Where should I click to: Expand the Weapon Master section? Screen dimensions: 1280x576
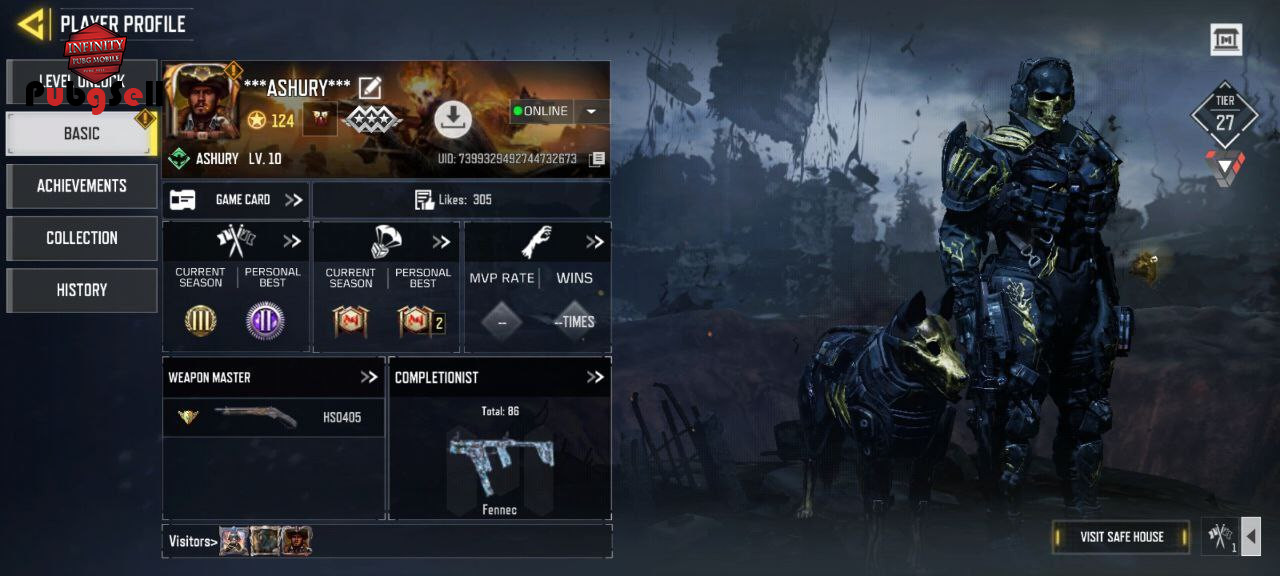tap(369, 377)
